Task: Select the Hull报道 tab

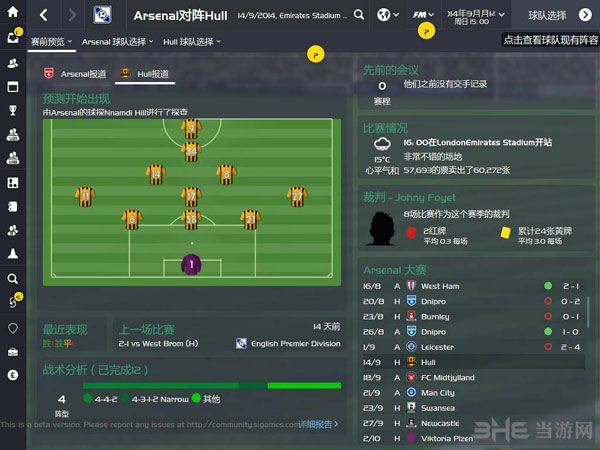Action: [x=147, y=73]
